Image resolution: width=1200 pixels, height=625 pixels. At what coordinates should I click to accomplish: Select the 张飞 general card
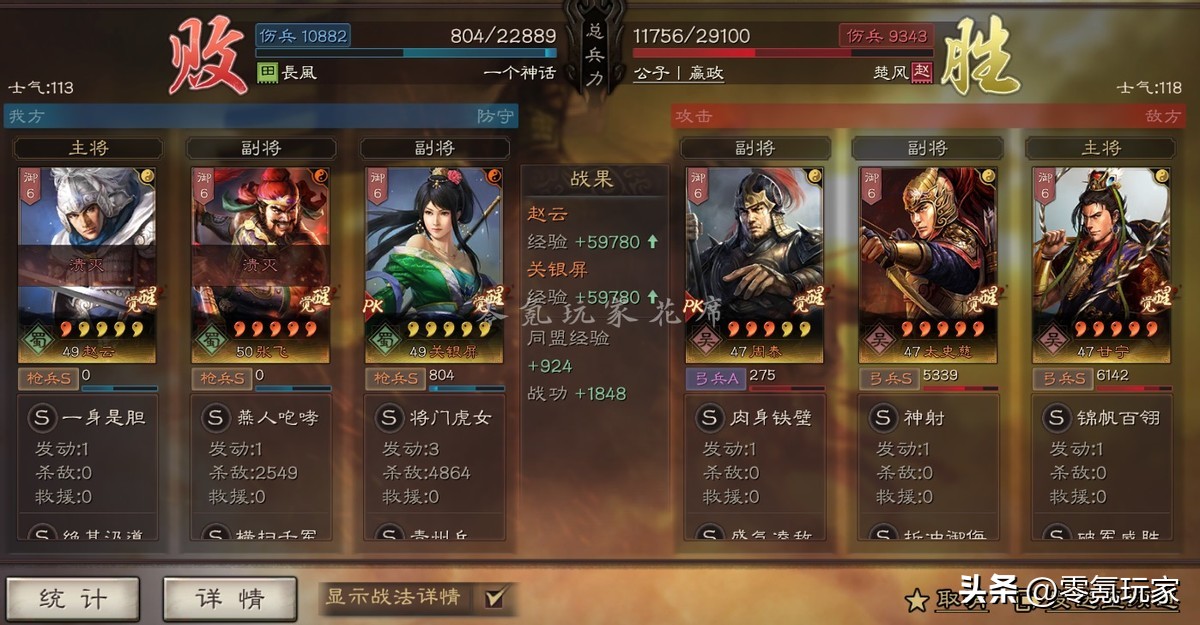point(260,264)
